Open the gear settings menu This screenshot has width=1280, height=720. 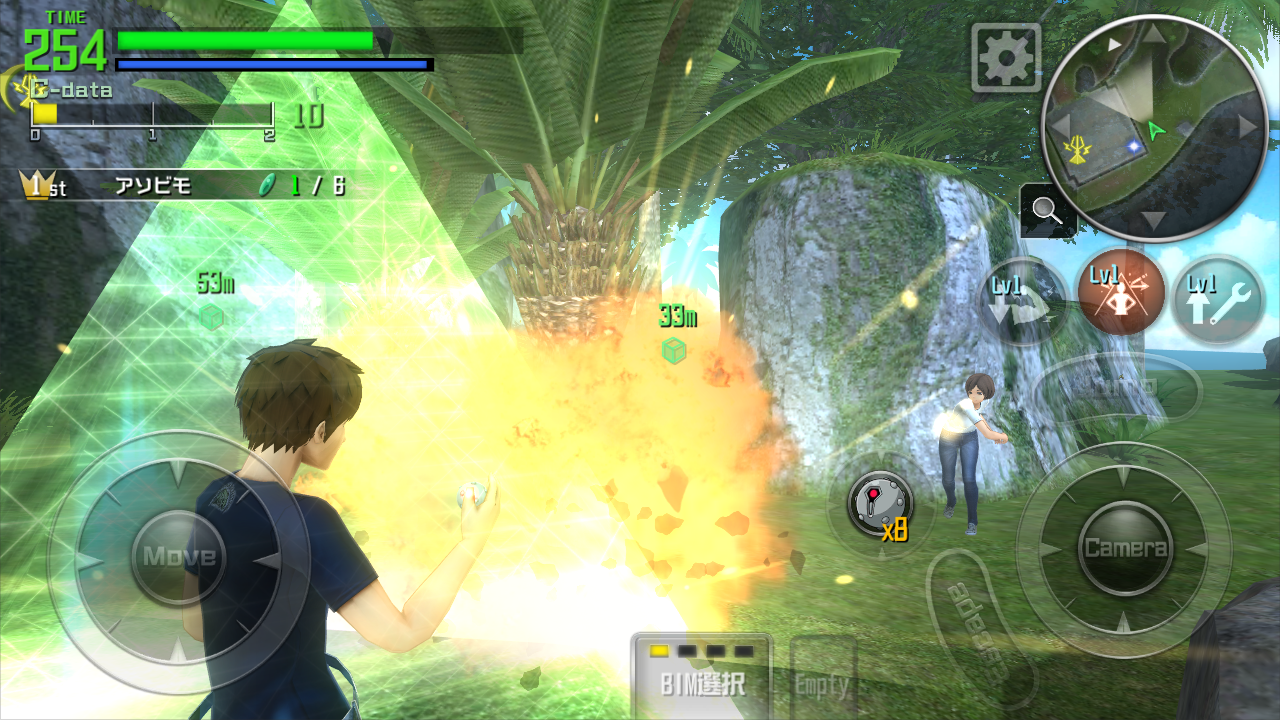click(1006, 58)
